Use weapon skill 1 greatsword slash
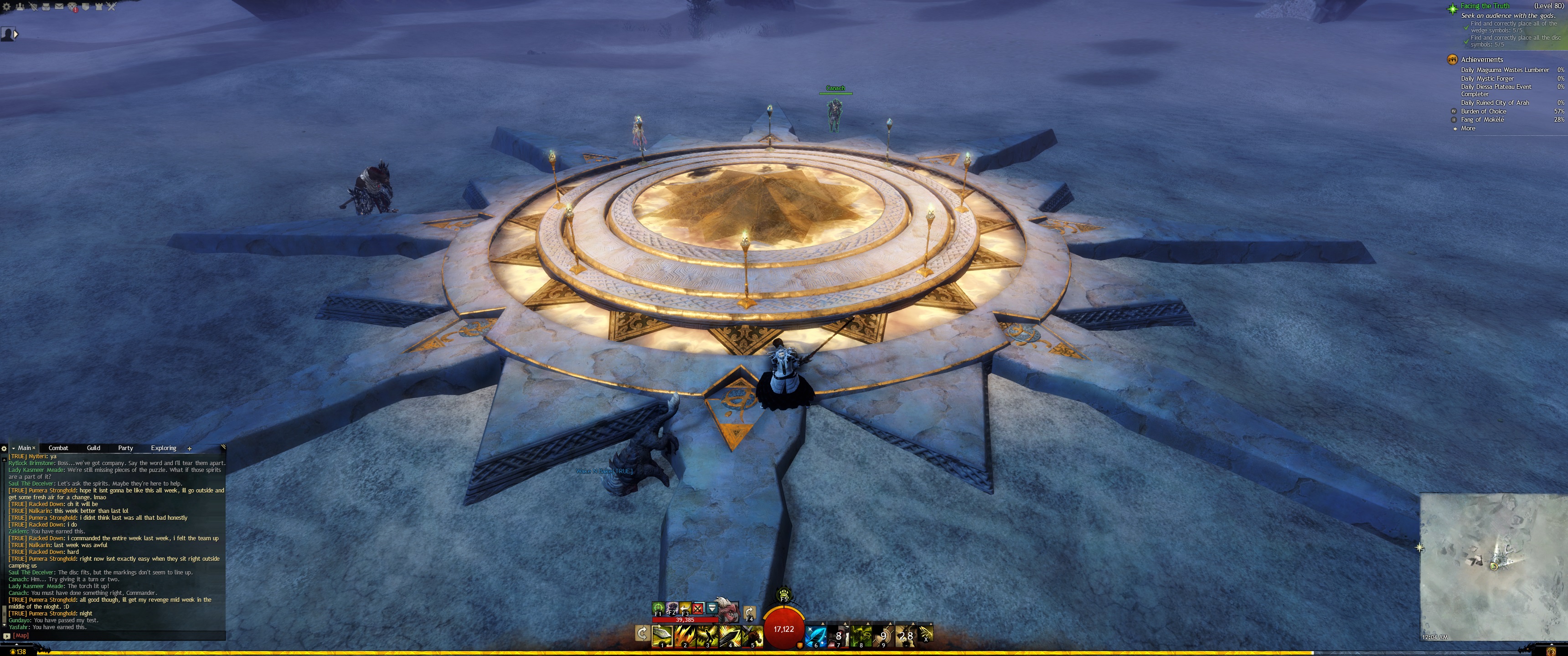The image size is (1568, 656). [662, 635]
